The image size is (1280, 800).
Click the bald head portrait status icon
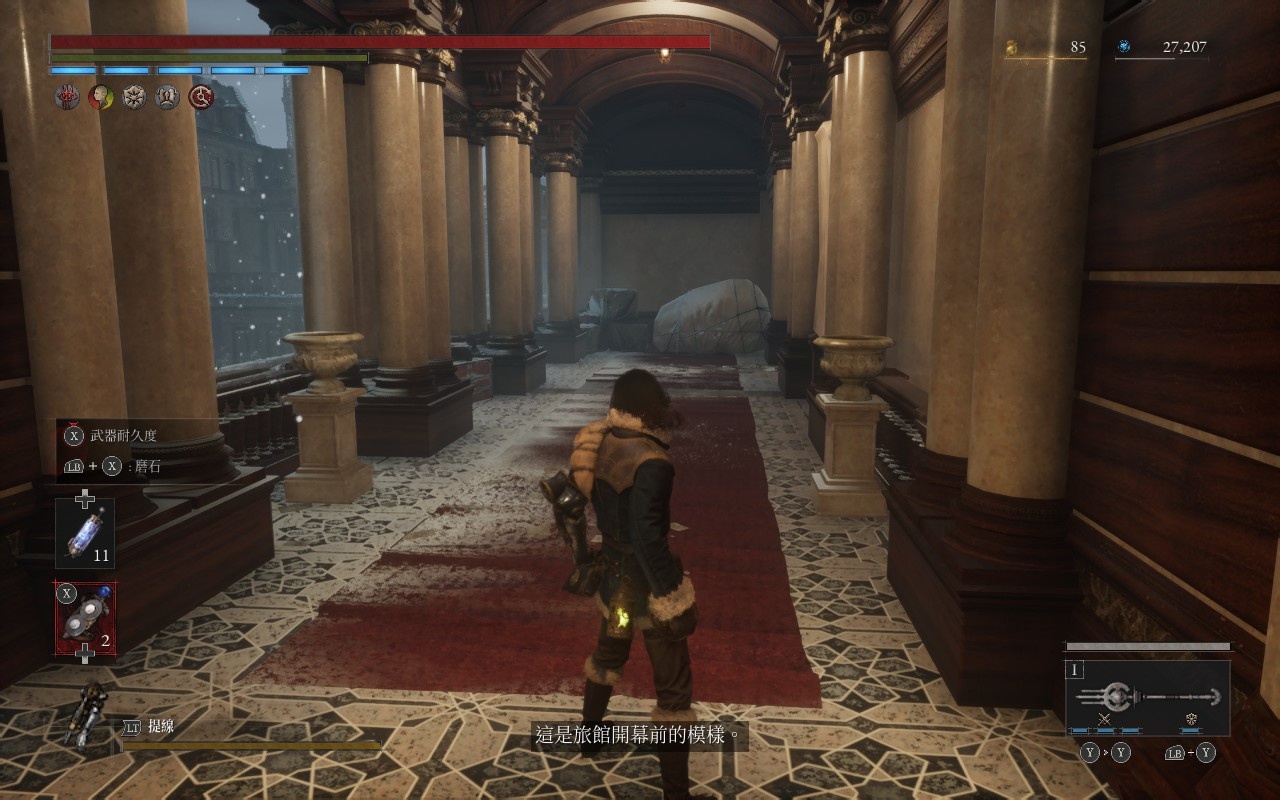coord(100,97)
